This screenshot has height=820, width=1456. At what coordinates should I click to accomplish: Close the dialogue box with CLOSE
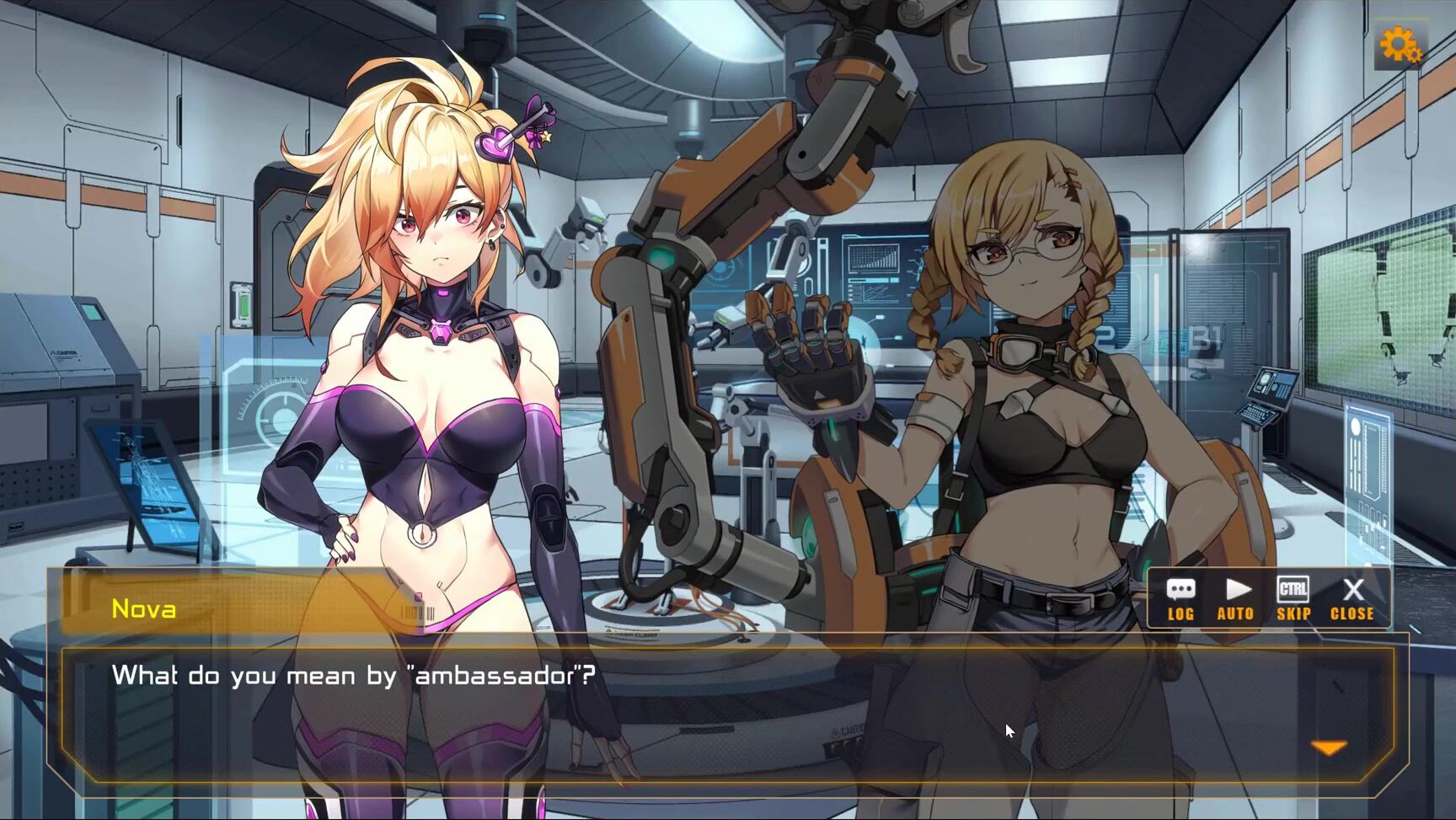(x=1352, y=599)
